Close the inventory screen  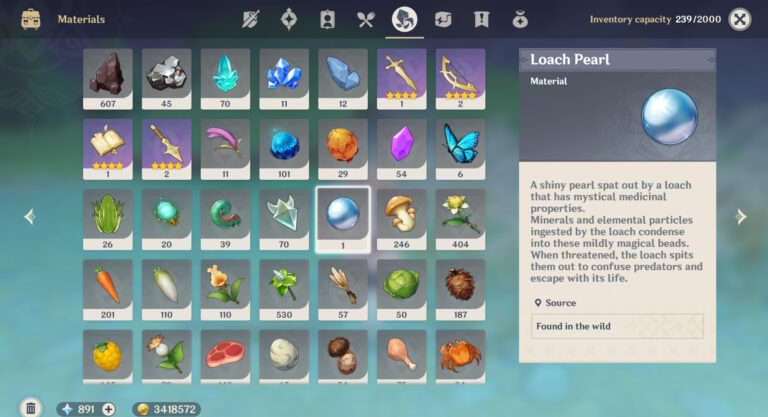coord(740,19)
